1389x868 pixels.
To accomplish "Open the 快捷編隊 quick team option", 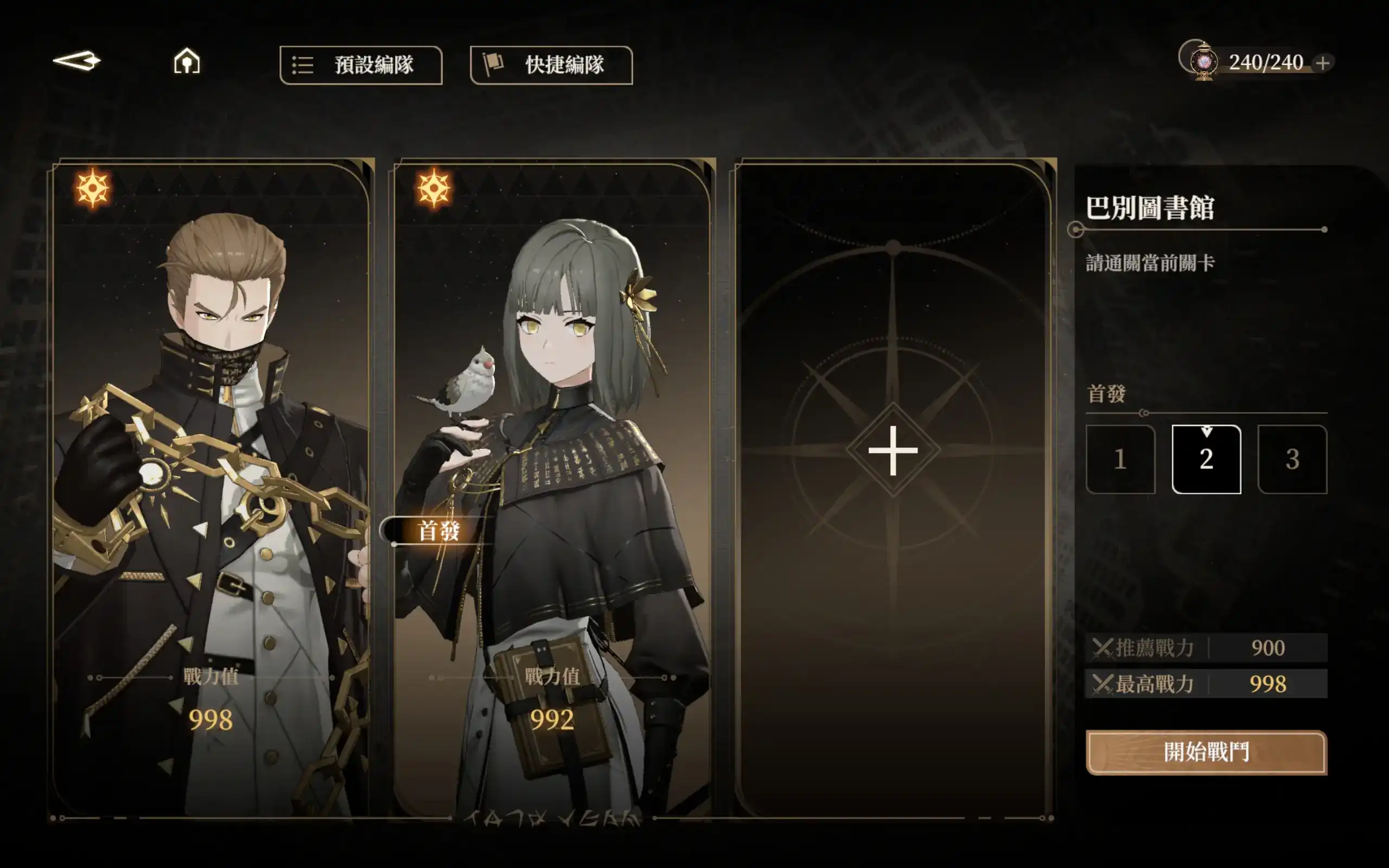I will (551, 65).
